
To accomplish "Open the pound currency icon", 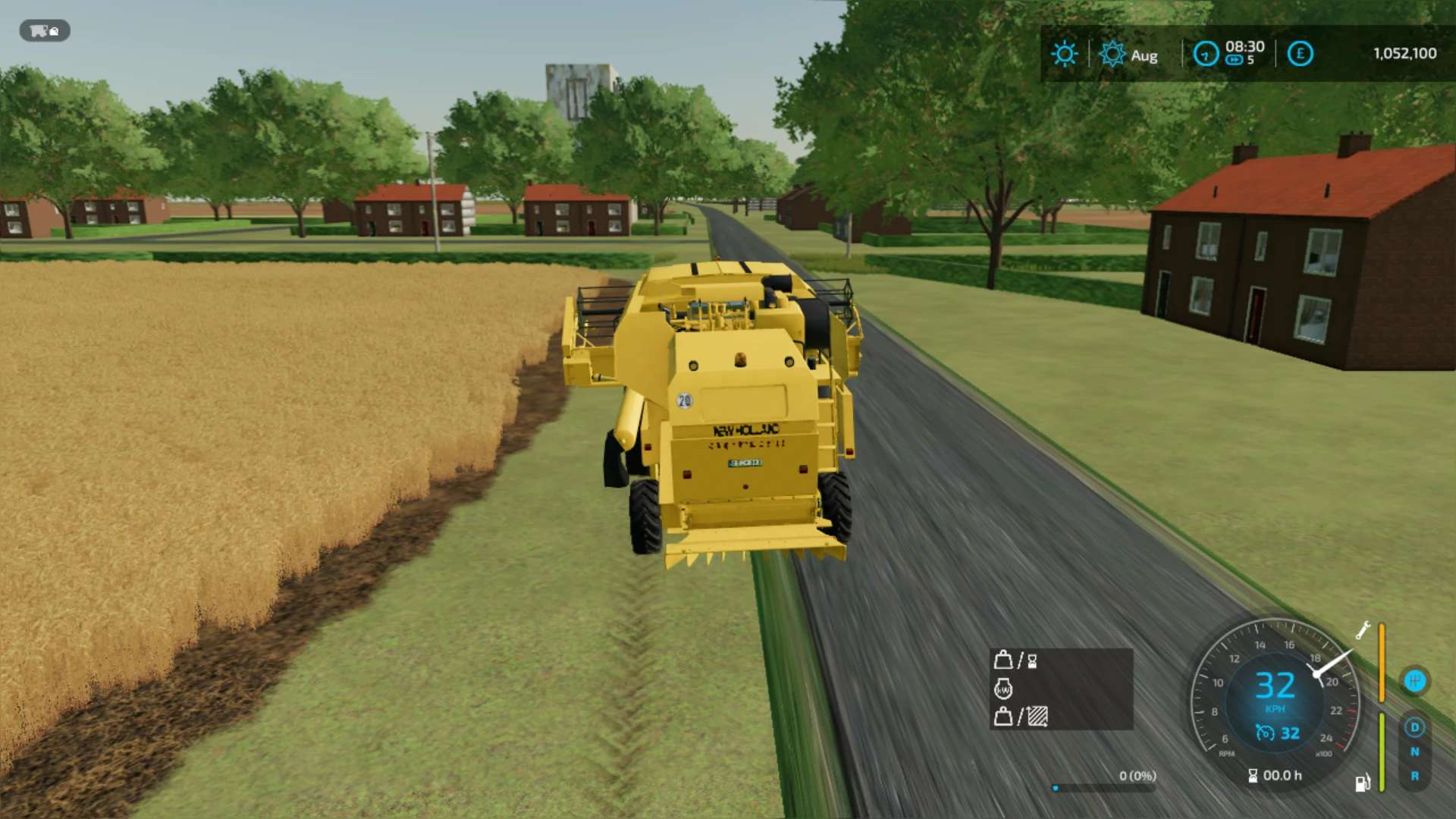I will 1300,54.
